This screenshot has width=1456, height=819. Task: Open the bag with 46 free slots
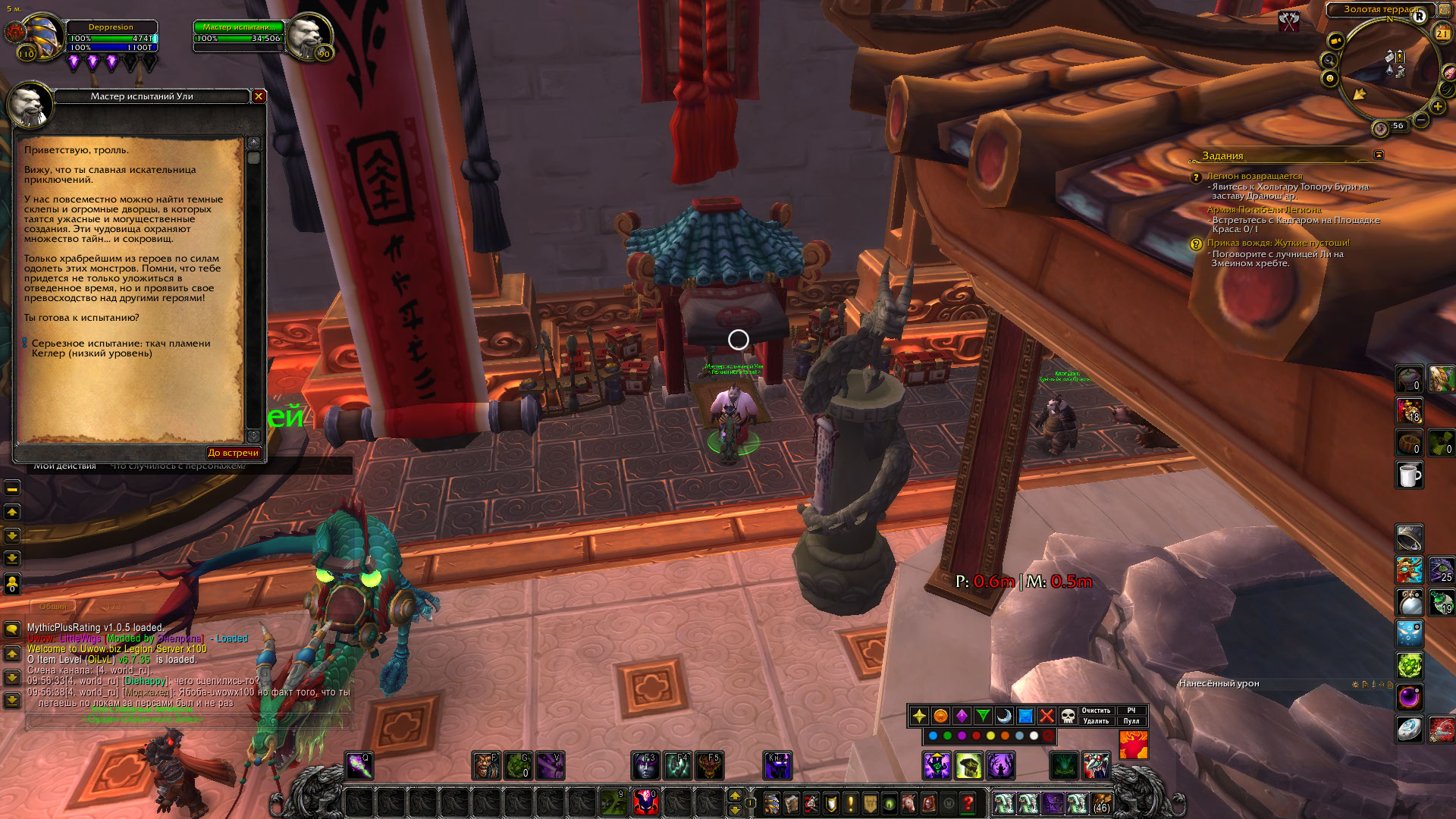tap(1101, 802)
